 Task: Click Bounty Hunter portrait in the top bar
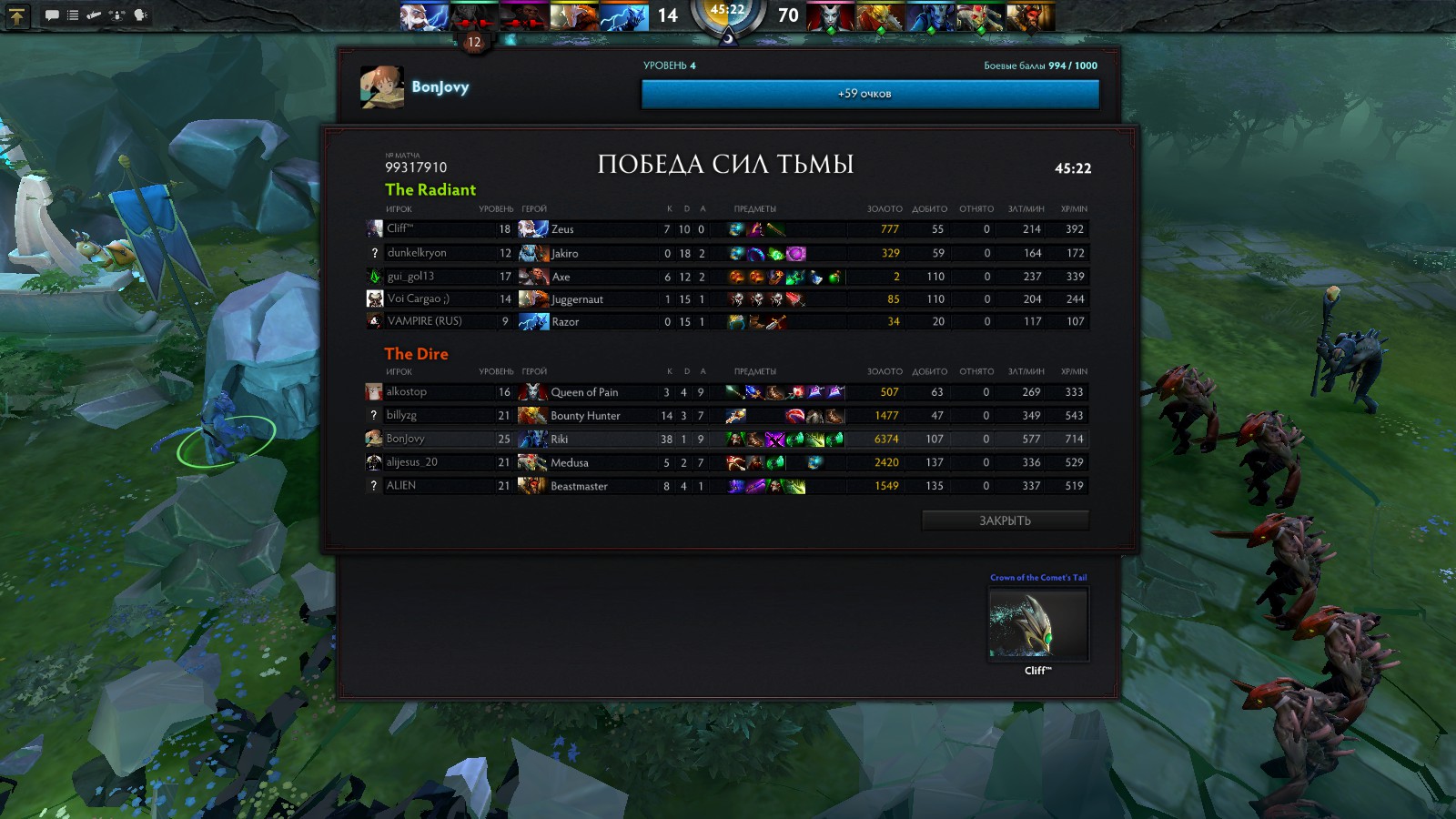[880, 16]
